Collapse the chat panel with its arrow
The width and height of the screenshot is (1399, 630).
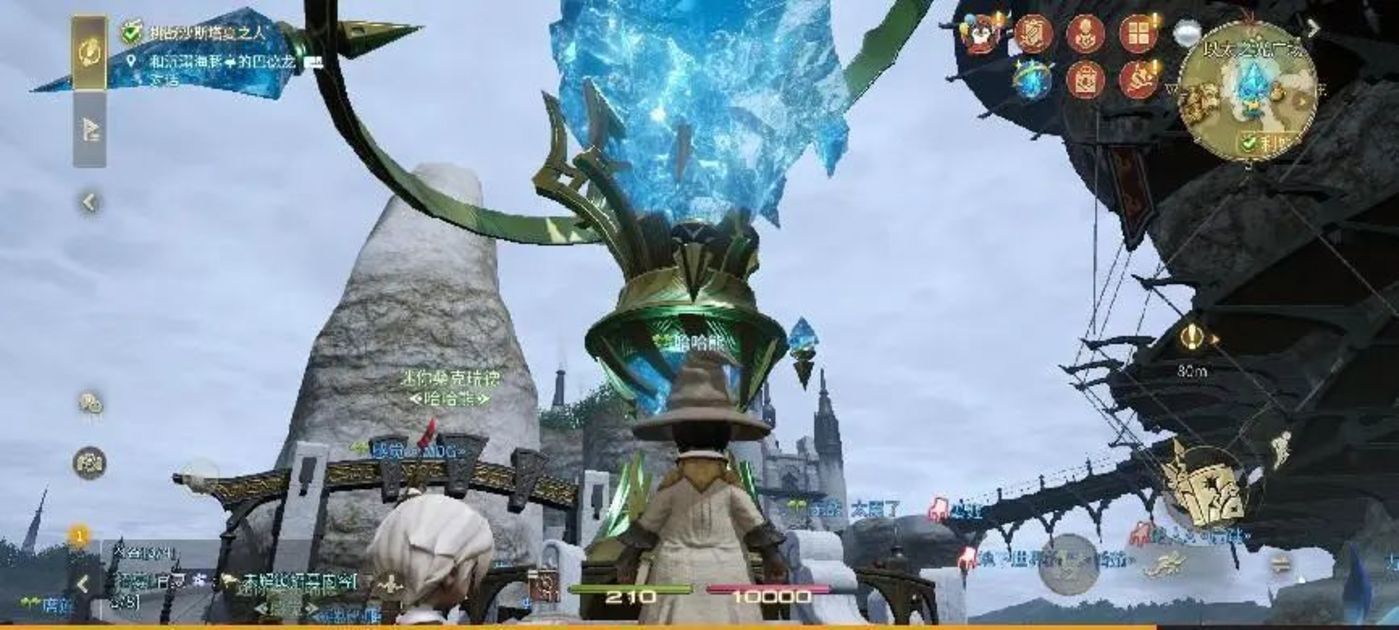(x=83, y=584)
